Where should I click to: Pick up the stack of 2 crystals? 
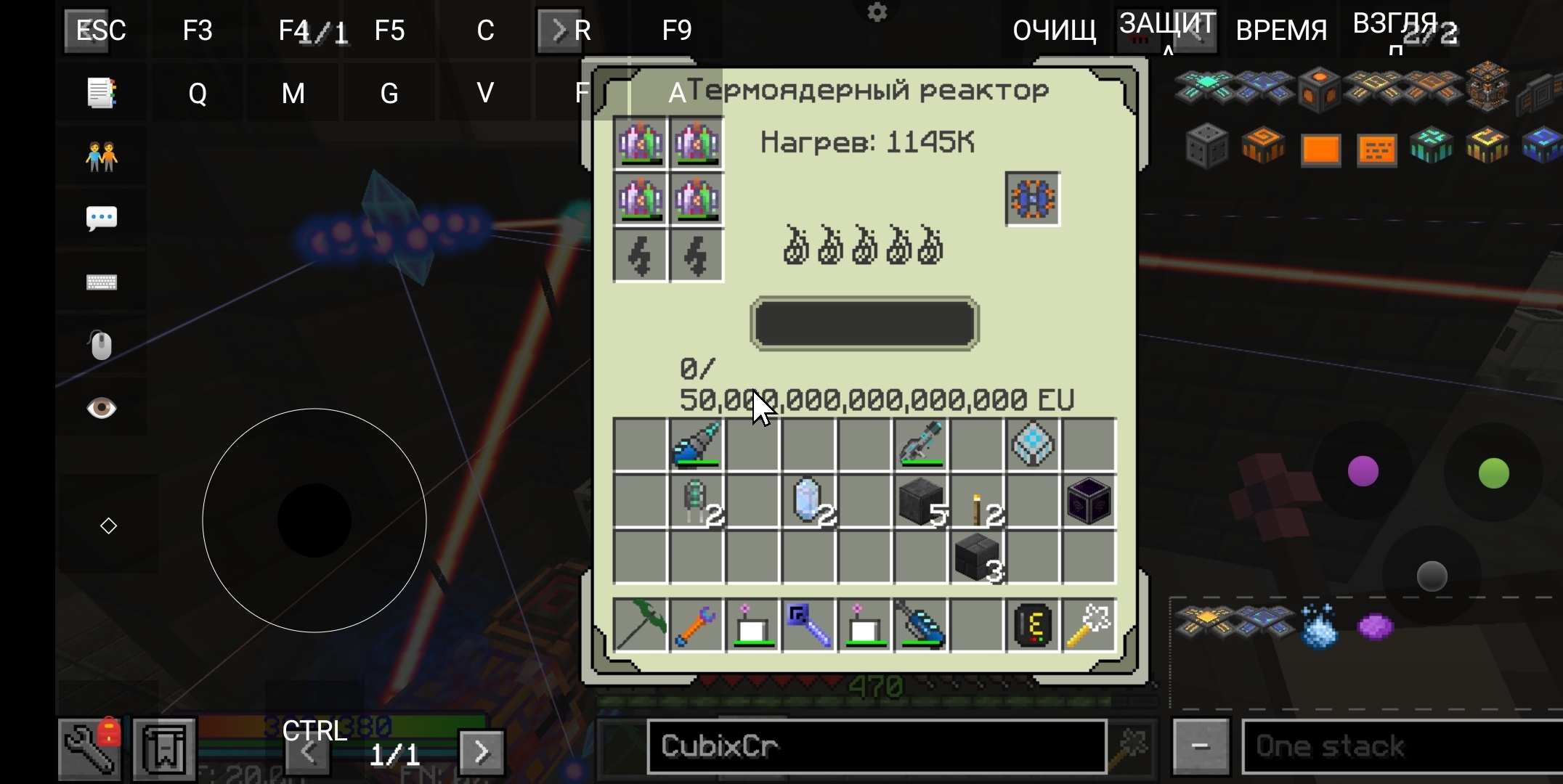click(x=808, y=501)
